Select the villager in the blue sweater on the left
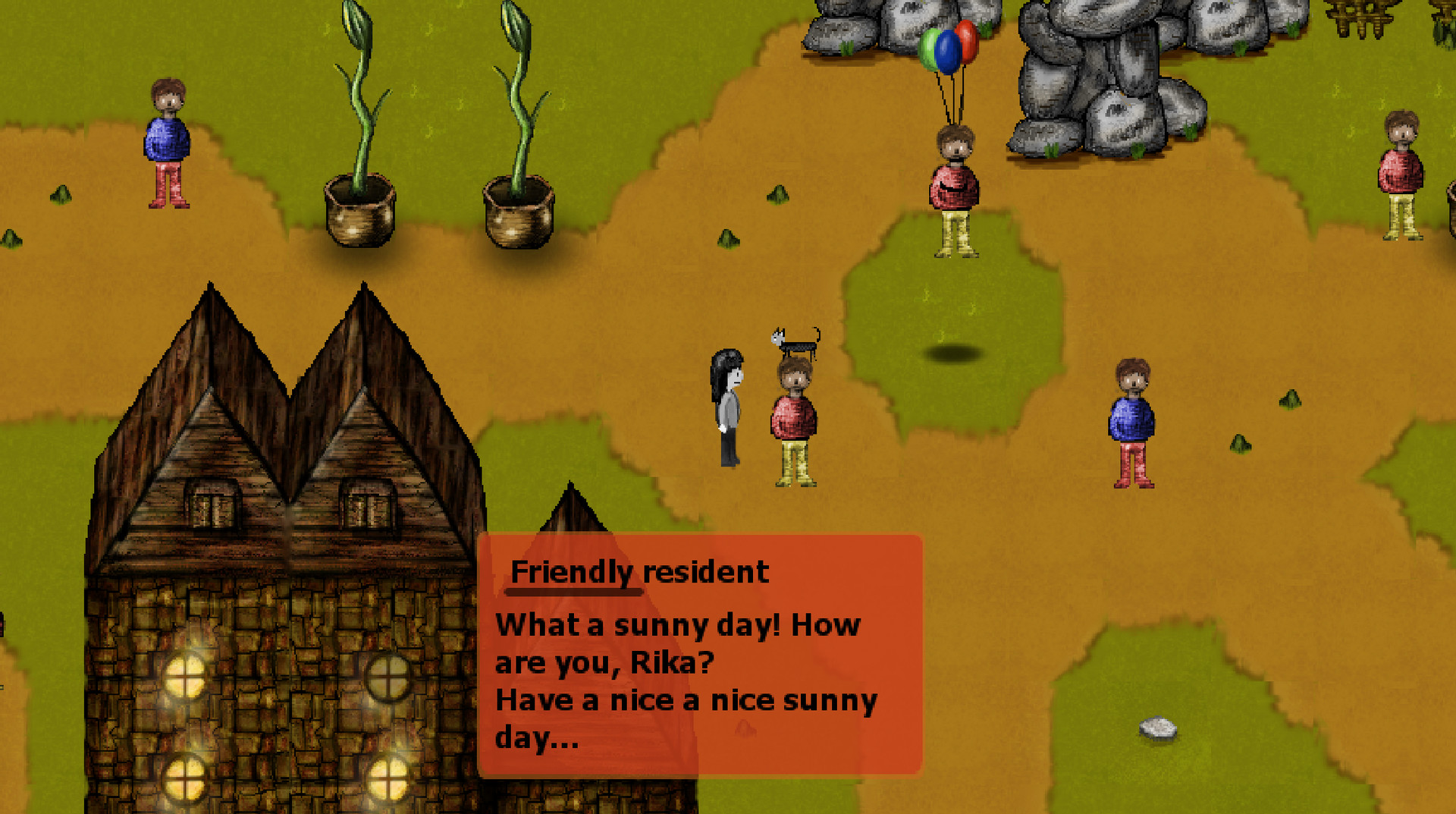Image resolution: width=1456 pixels, height=814 pixels. (168, 140)
